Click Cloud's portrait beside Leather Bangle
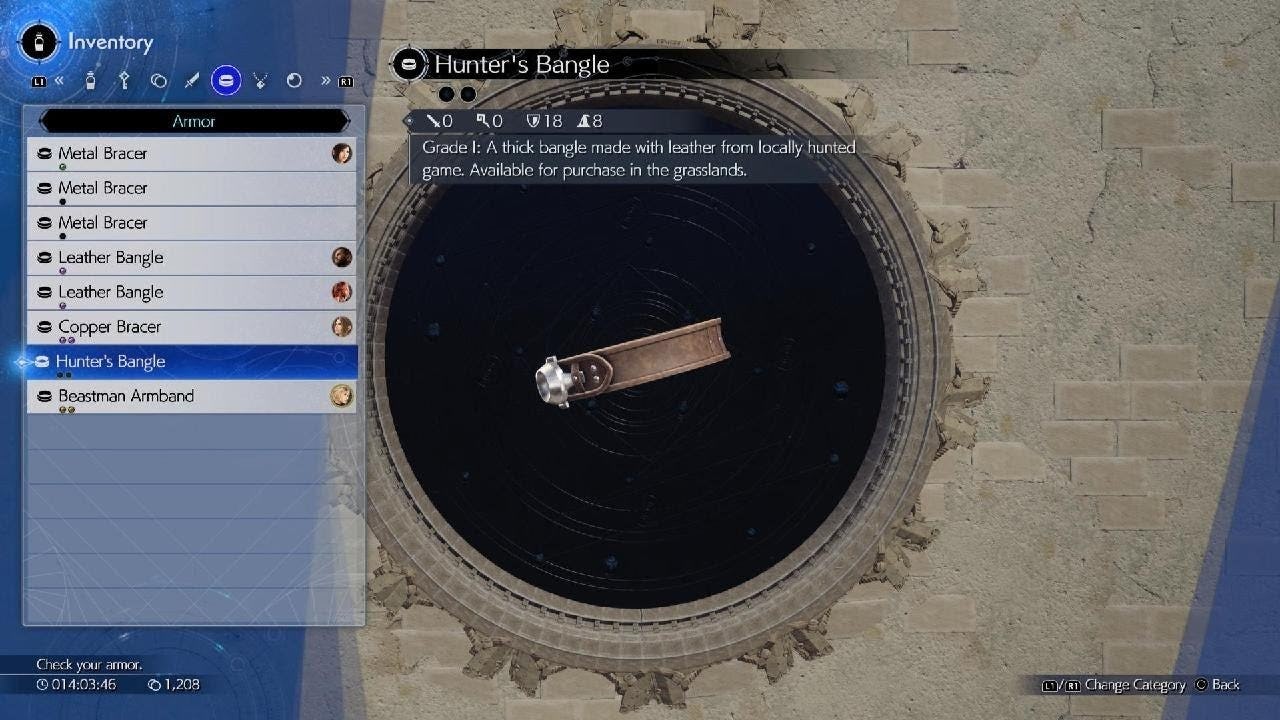This screenshot has height=720, width=1280. (340, 257)
